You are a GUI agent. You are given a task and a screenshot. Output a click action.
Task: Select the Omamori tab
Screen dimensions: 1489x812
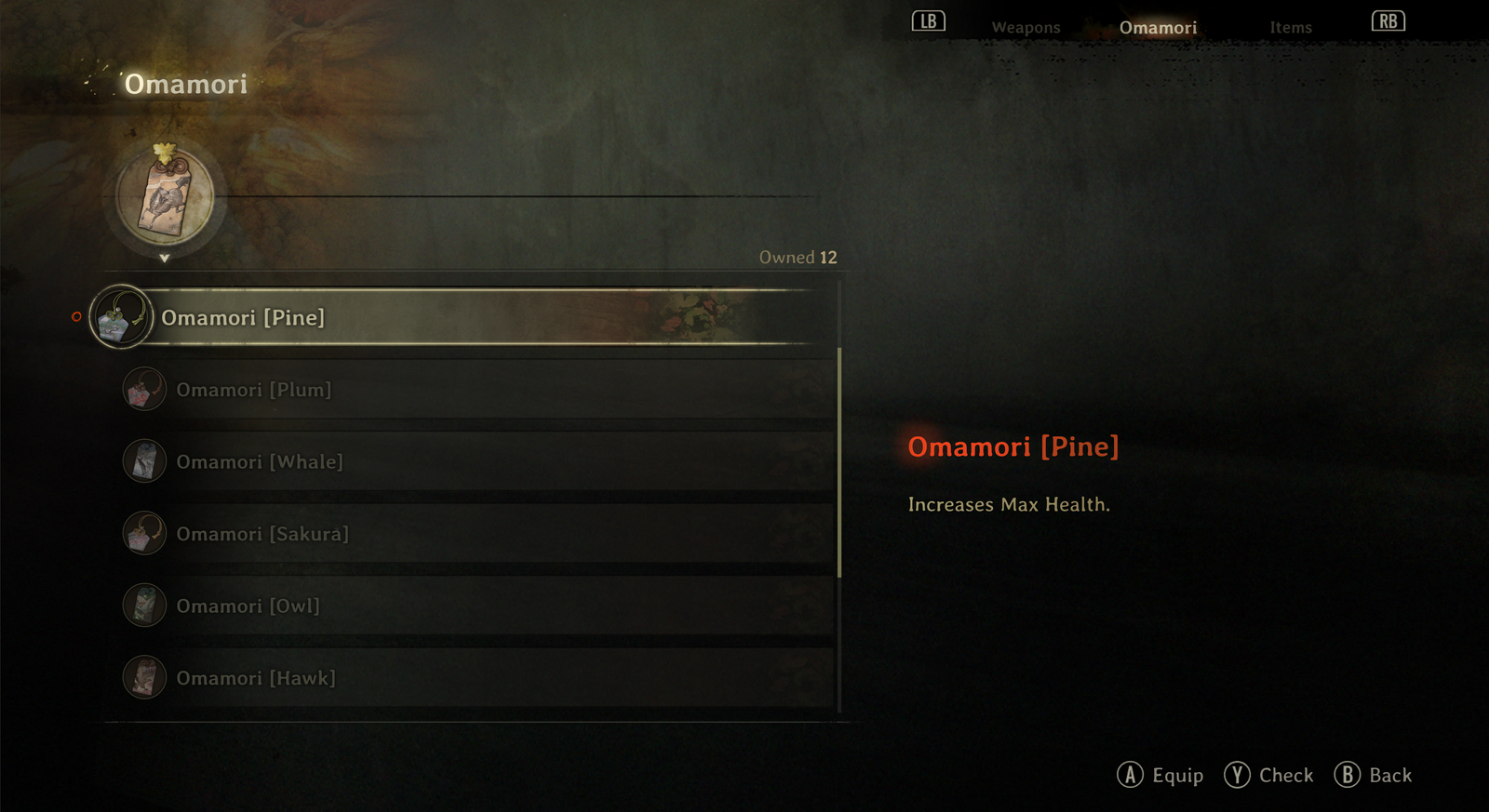click(1158, 27)
